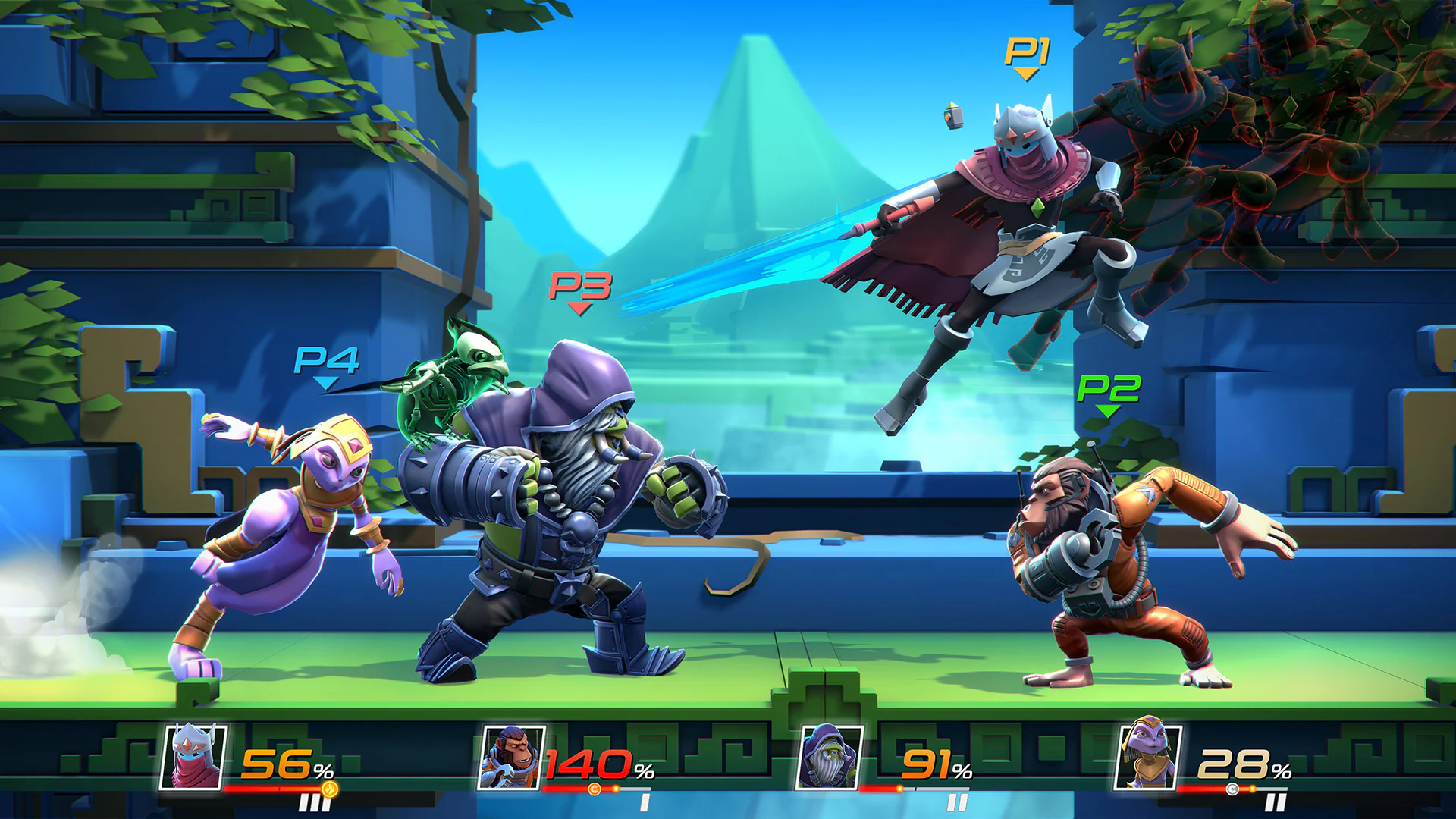
Task: Click the three stock tally marks under 56%
Action: click(x=313, y=804)
